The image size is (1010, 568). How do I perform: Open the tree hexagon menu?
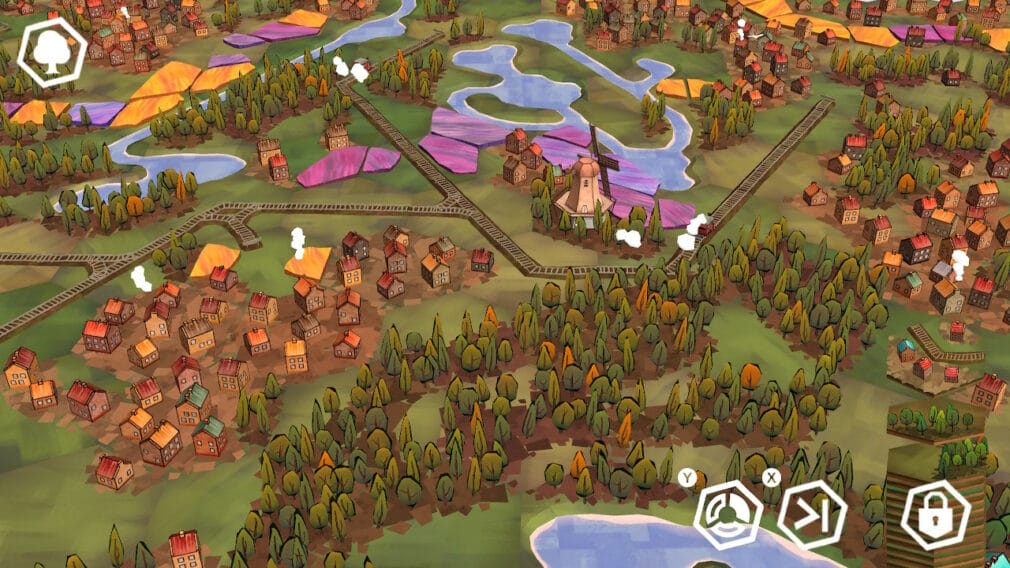pyautogui.click(x=52, y=52)
